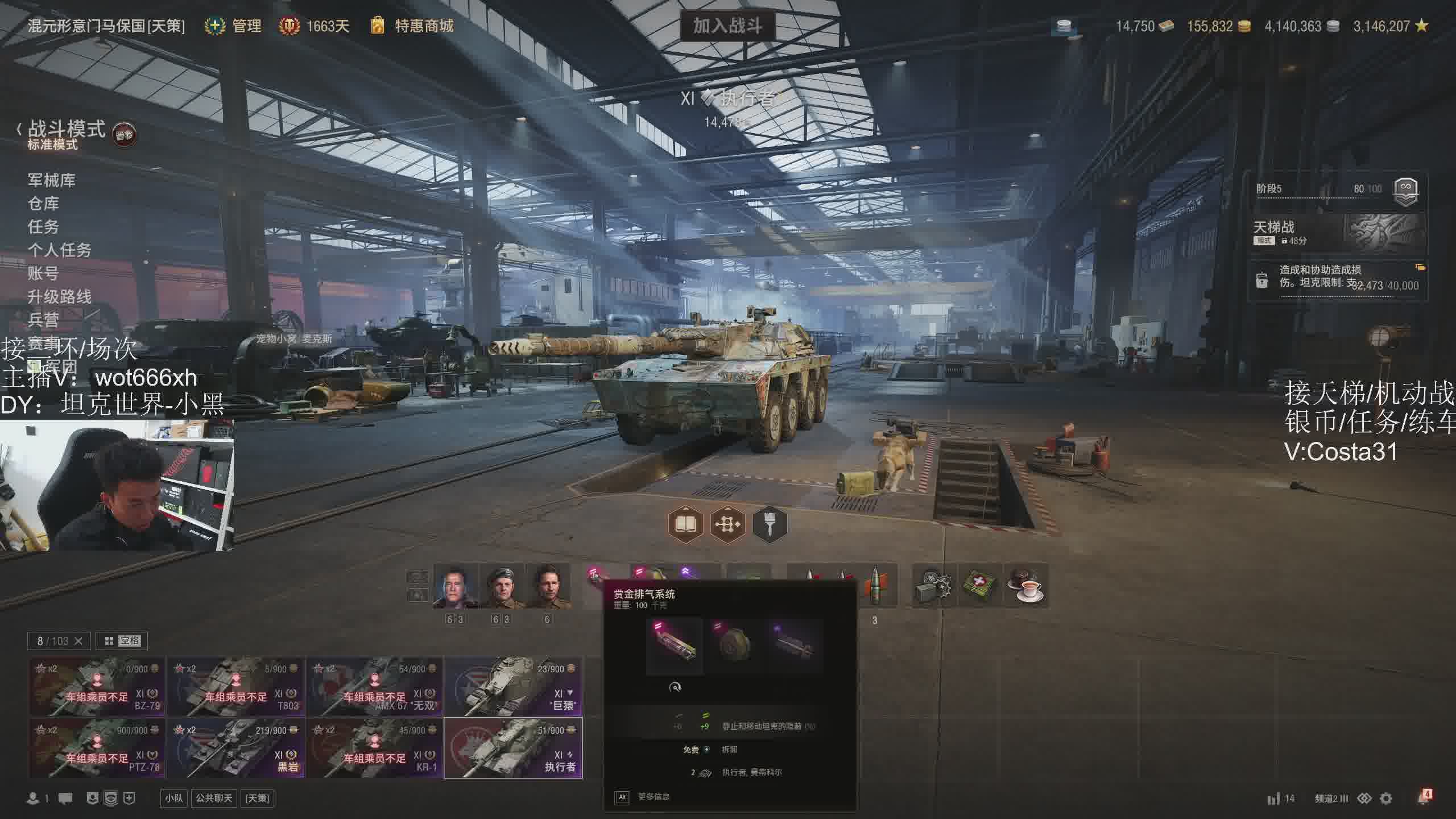Open the paintbrush customization button
The image size is (1456, 819).
click(770, 524)
